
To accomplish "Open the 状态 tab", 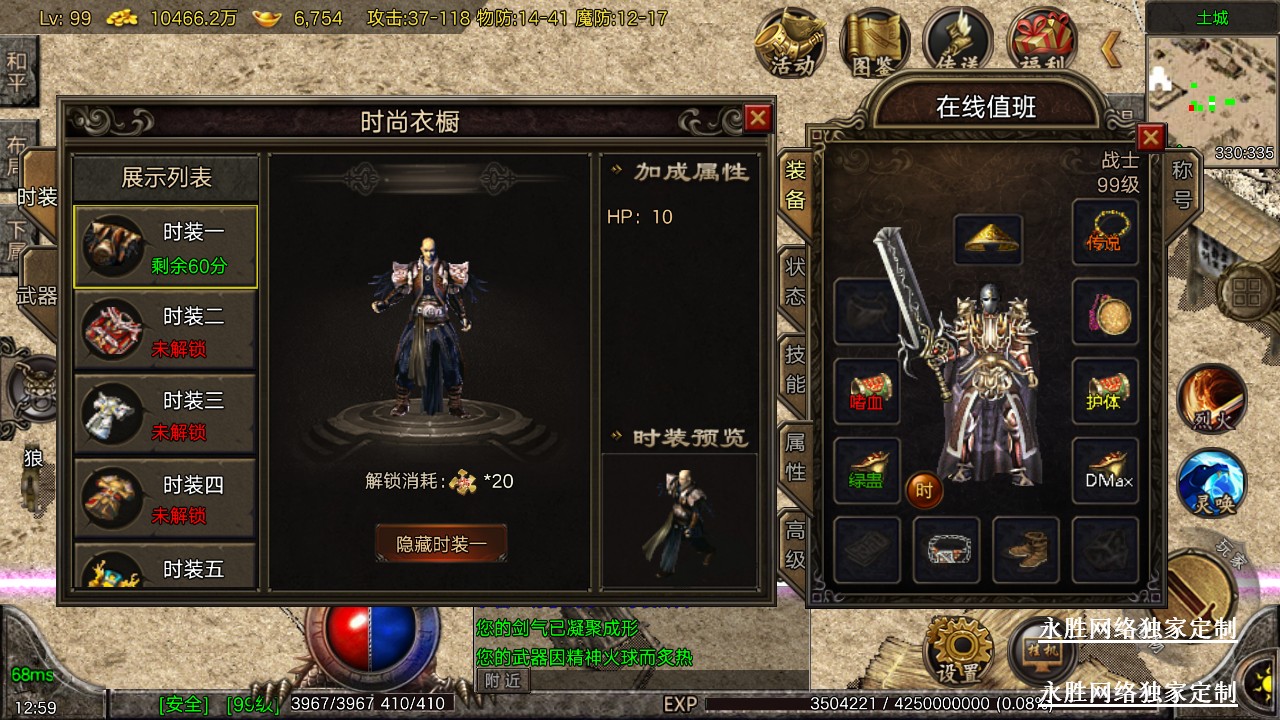I will point(795,282).
